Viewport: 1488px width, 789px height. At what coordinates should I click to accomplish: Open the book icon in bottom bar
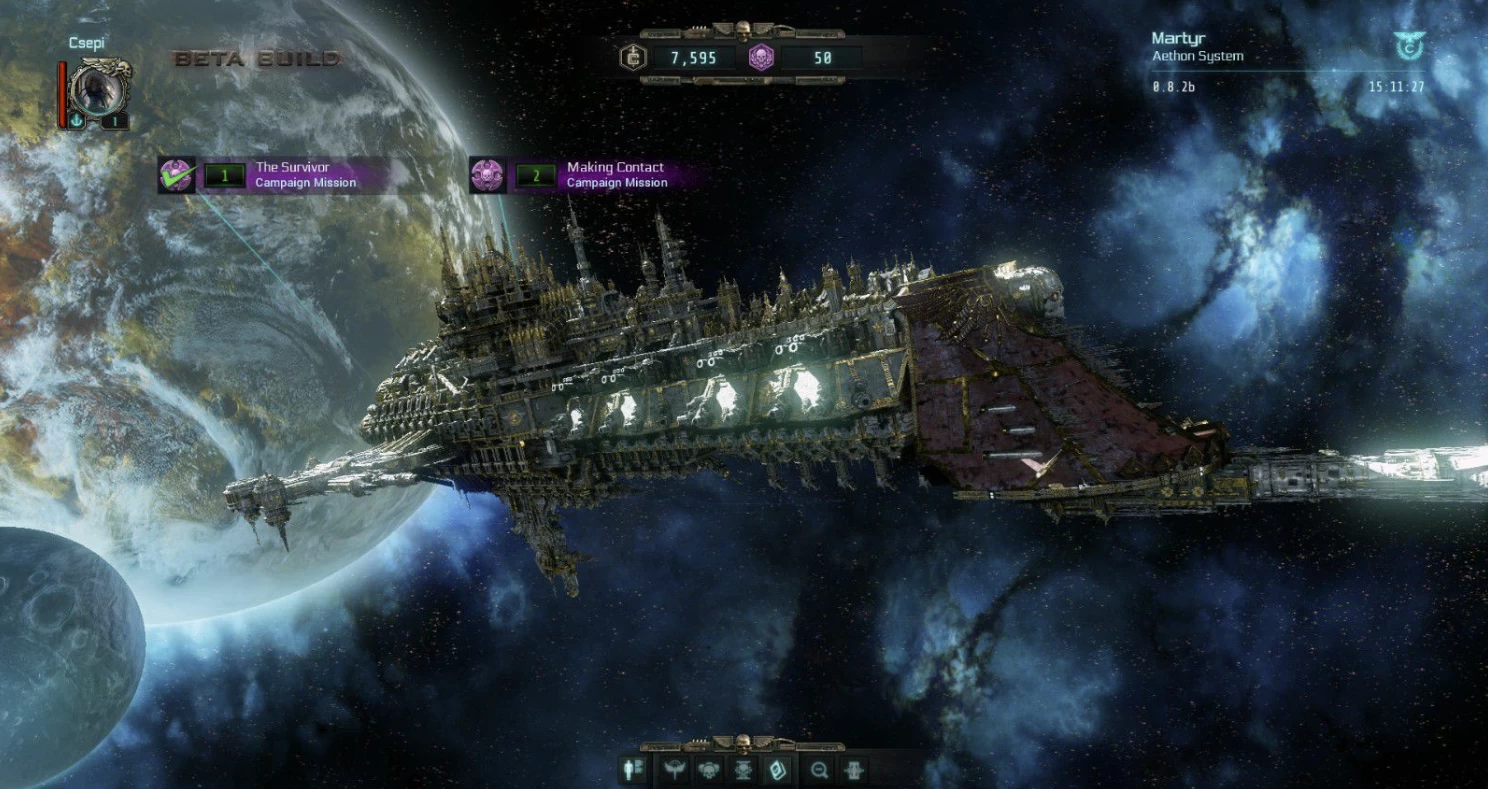coord(777,770)
